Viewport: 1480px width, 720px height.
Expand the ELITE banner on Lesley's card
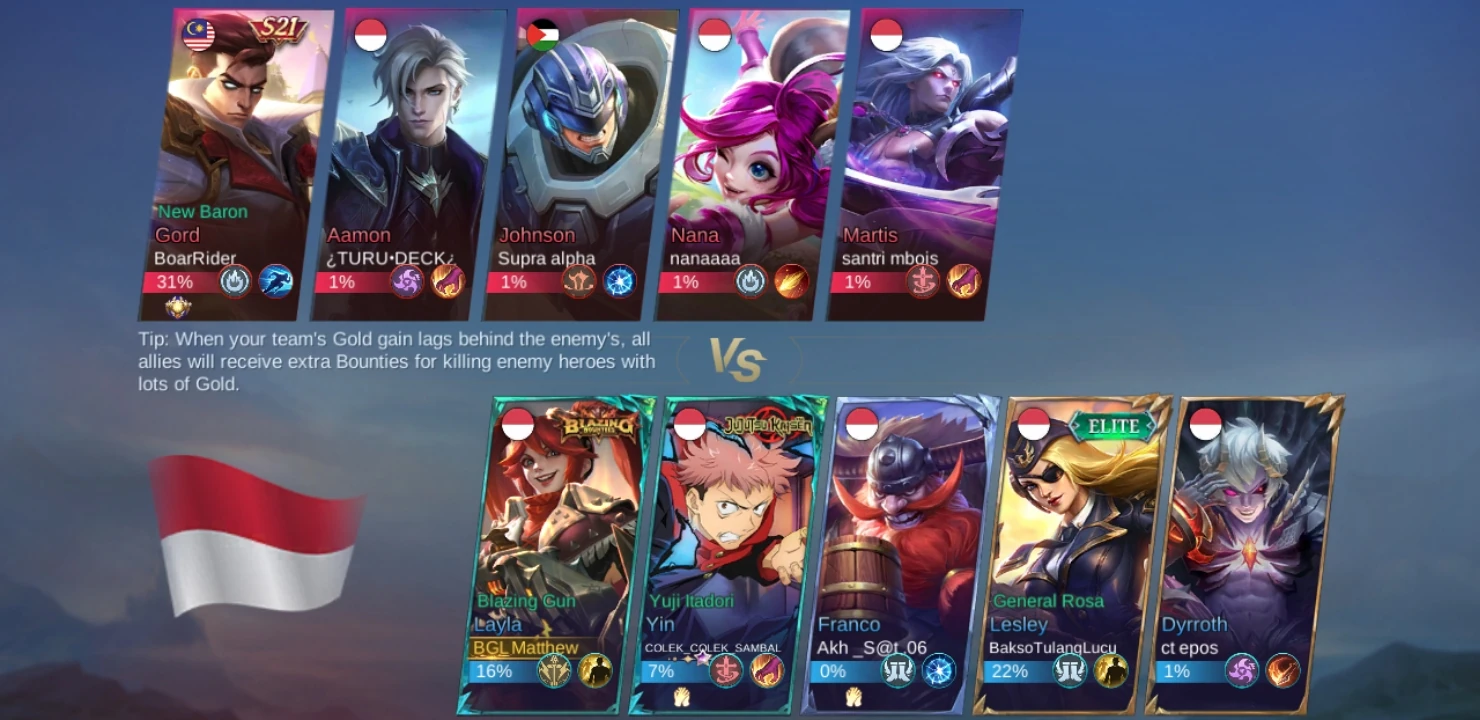pos(1114,425)
